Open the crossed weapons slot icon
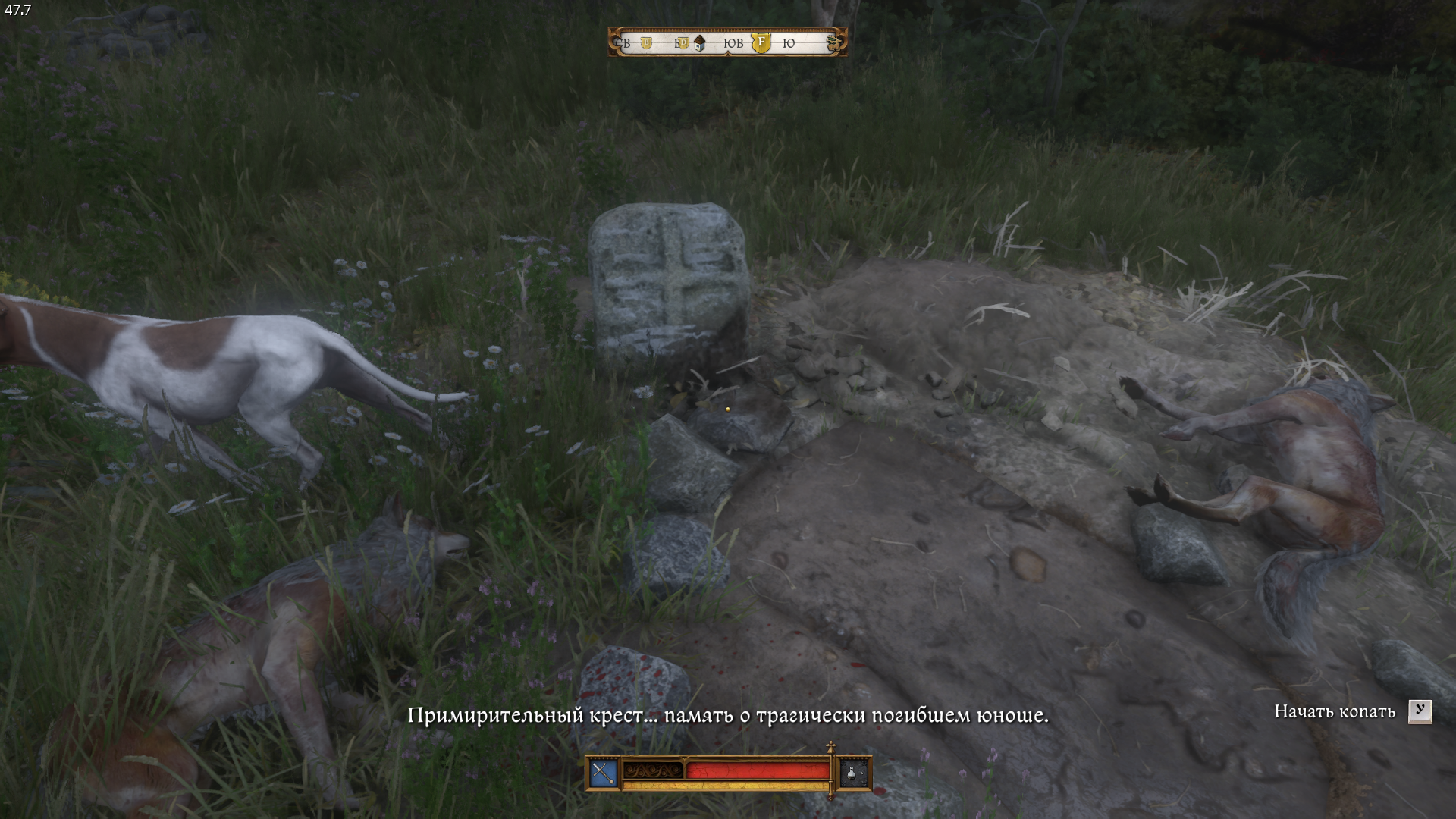This screenshot has height=819, width=1456. coord(603,773)
